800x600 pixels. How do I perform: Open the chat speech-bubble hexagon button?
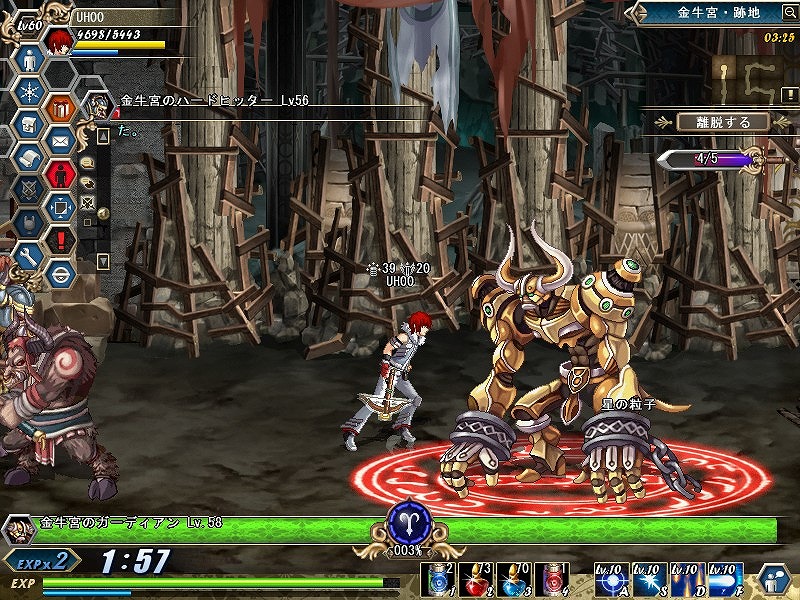[x=773, y=579]
